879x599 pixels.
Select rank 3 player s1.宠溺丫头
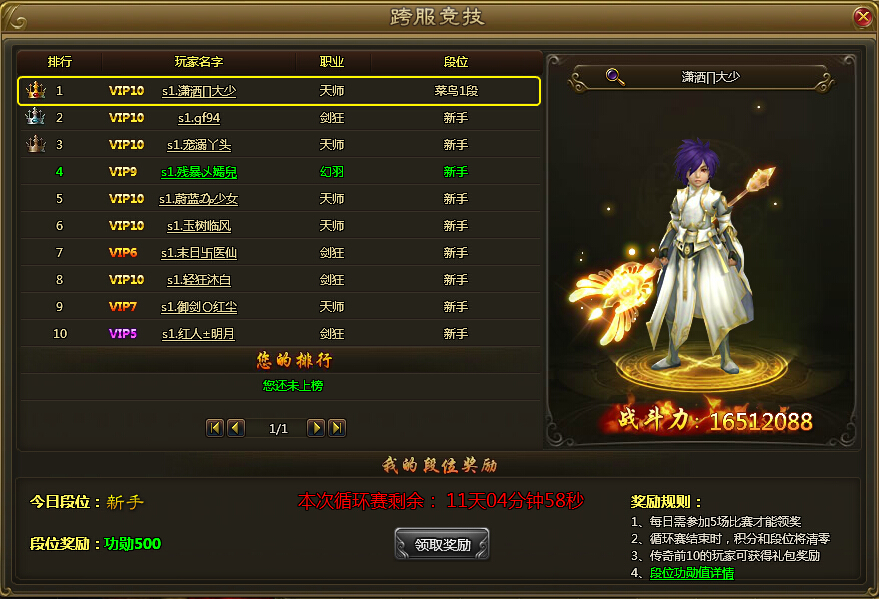point(199,145)
